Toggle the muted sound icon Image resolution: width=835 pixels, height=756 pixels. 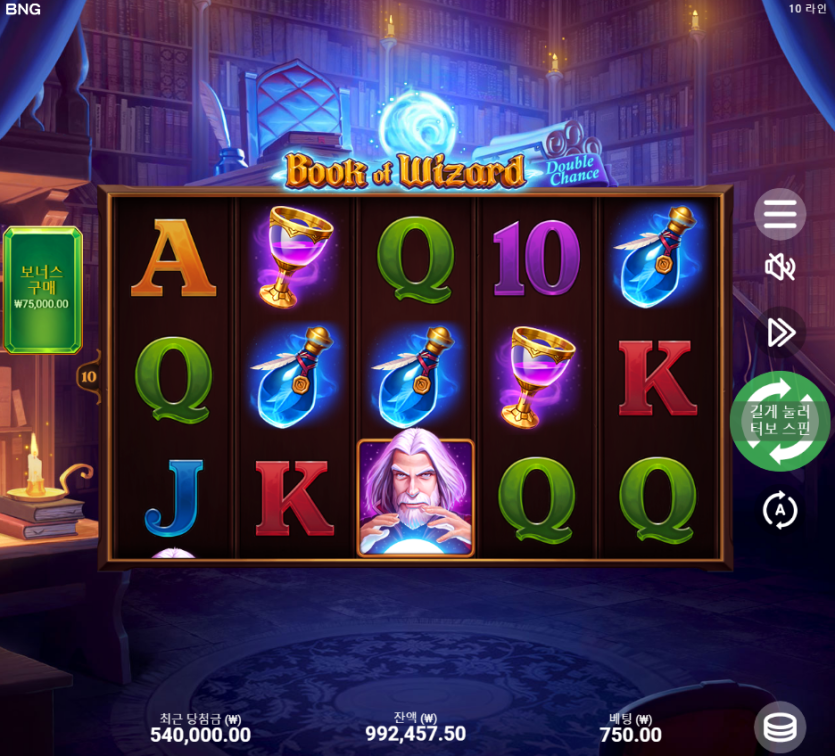pyautogui.click(x=779, y=267)
